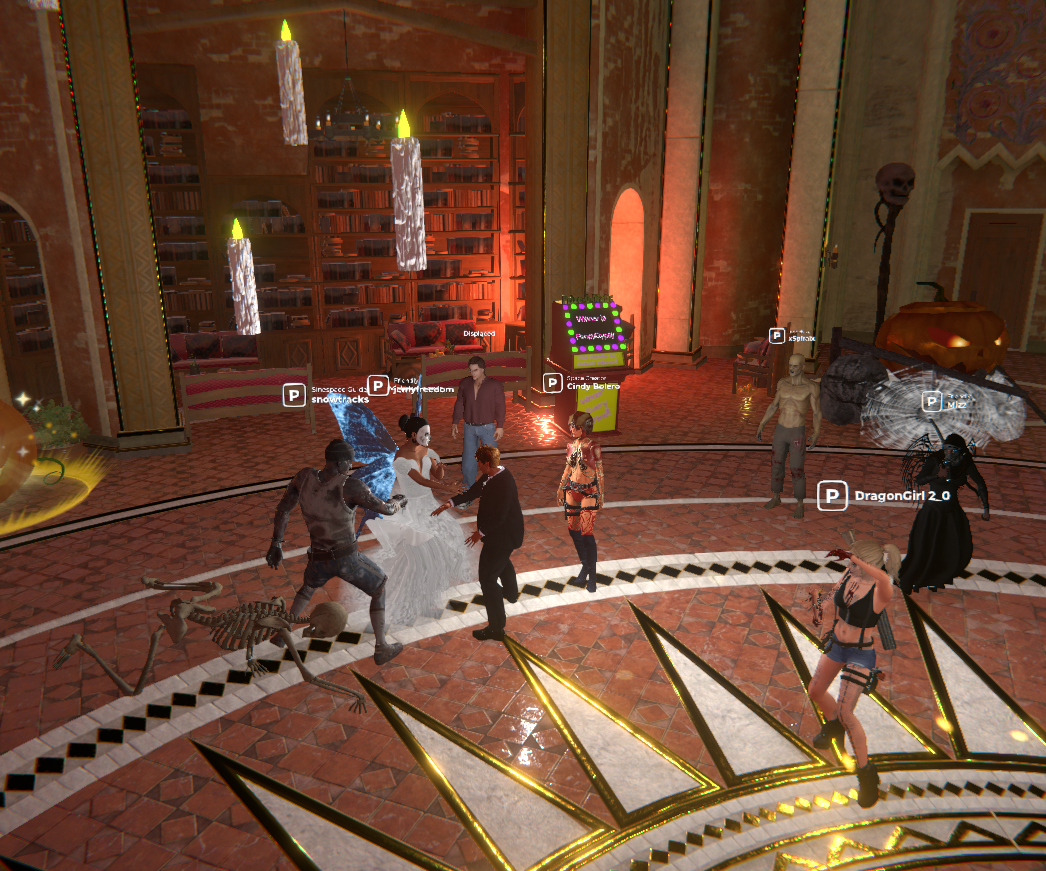
Task: Click the Cindy Bolero nameplate
Action: tap(582, 382)
